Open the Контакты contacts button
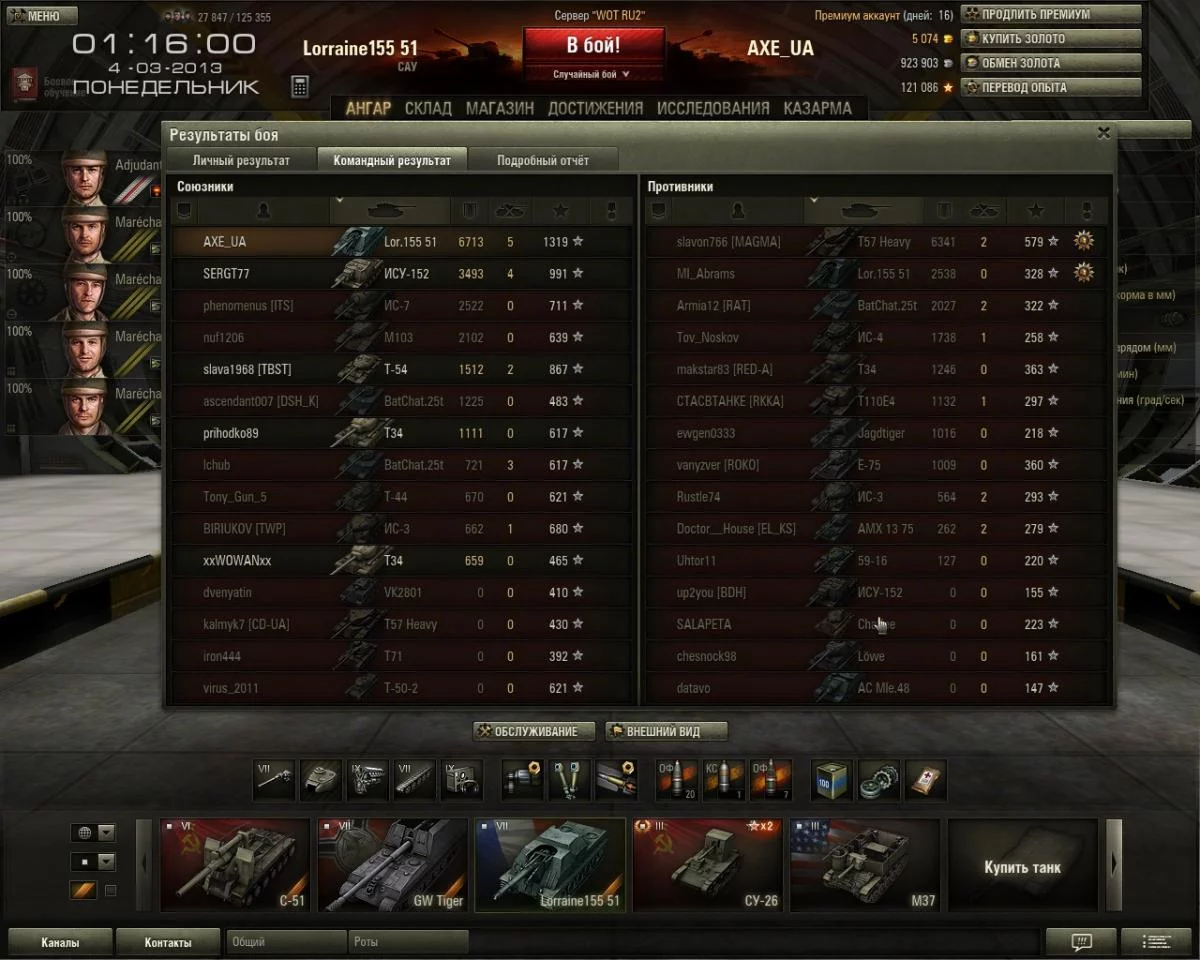Image resolution: width=1200 pixels, height=960 pixels. [167, 942]
